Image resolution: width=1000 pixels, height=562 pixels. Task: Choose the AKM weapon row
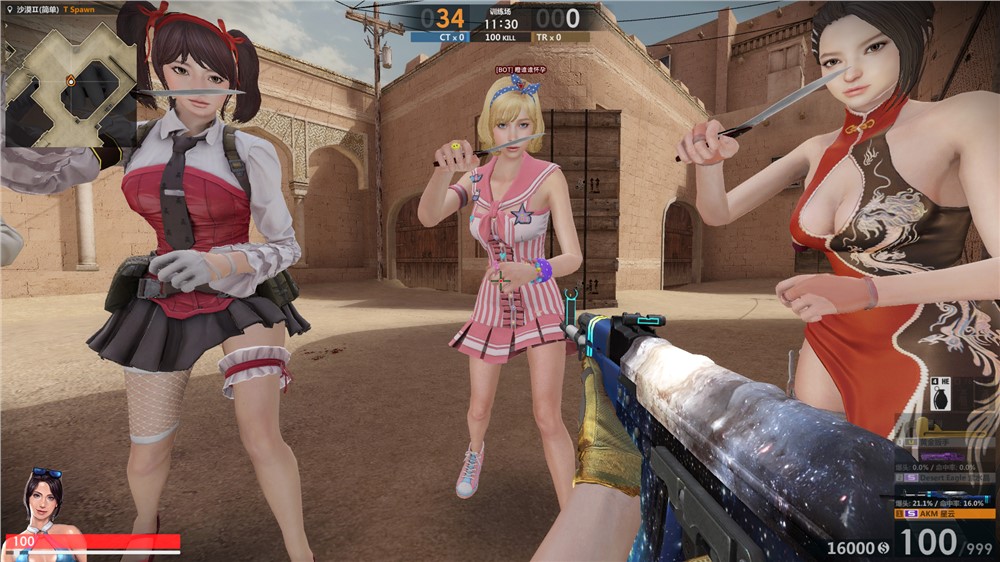[946, 514]
